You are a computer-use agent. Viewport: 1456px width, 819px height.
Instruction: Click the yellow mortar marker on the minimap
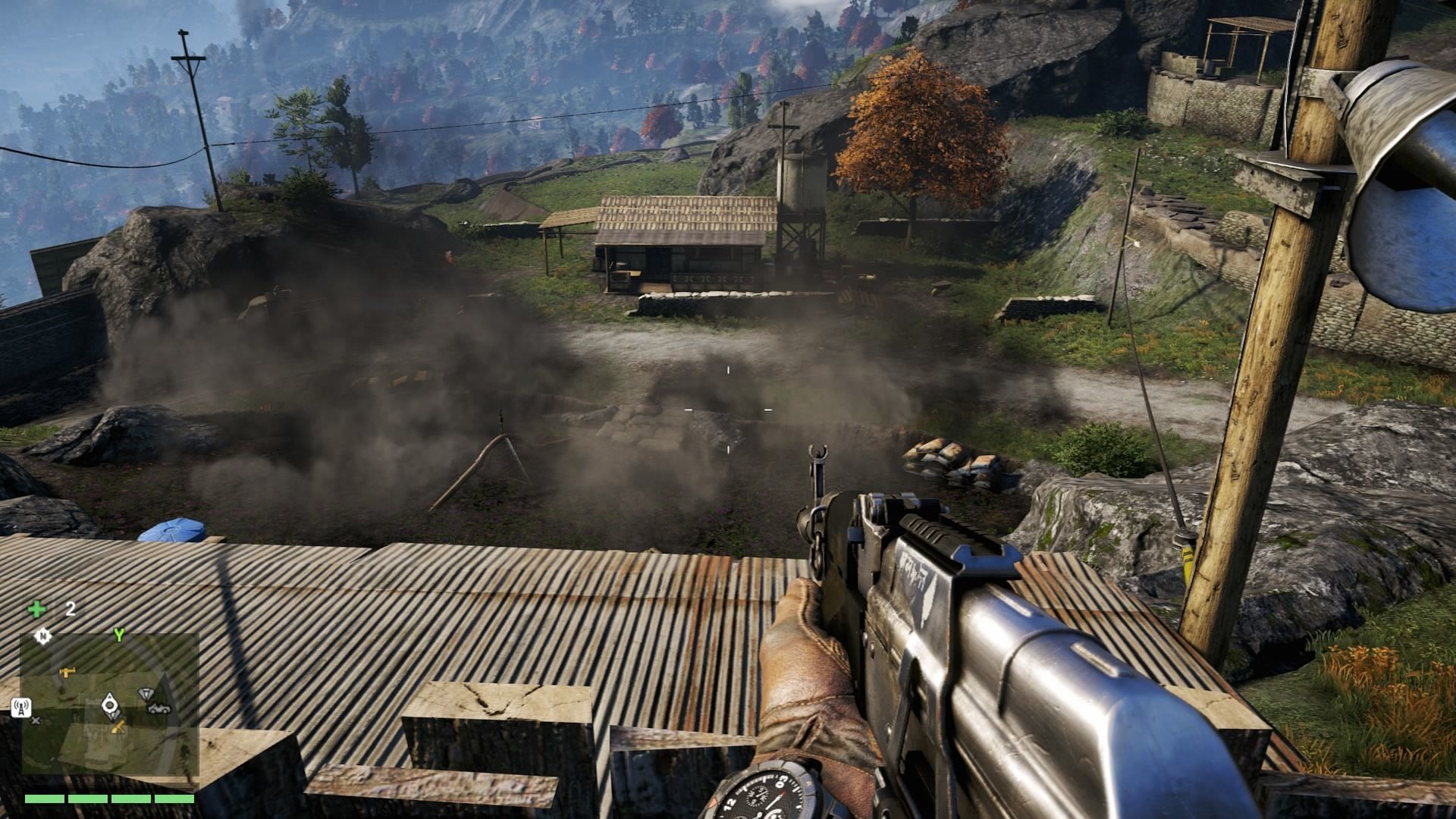(118, 729)
